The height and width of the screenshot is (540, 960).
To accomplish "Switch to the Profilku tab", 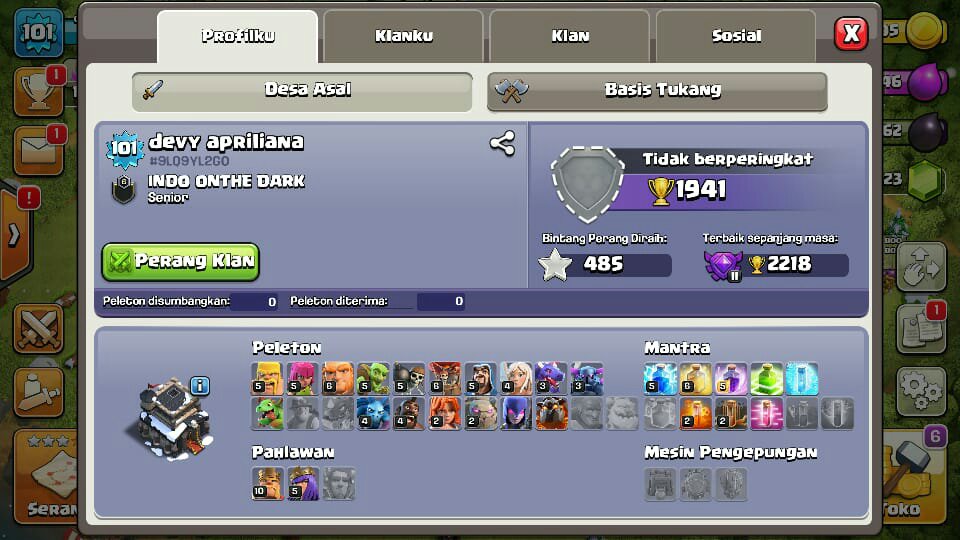I will [x=238, y=37].
